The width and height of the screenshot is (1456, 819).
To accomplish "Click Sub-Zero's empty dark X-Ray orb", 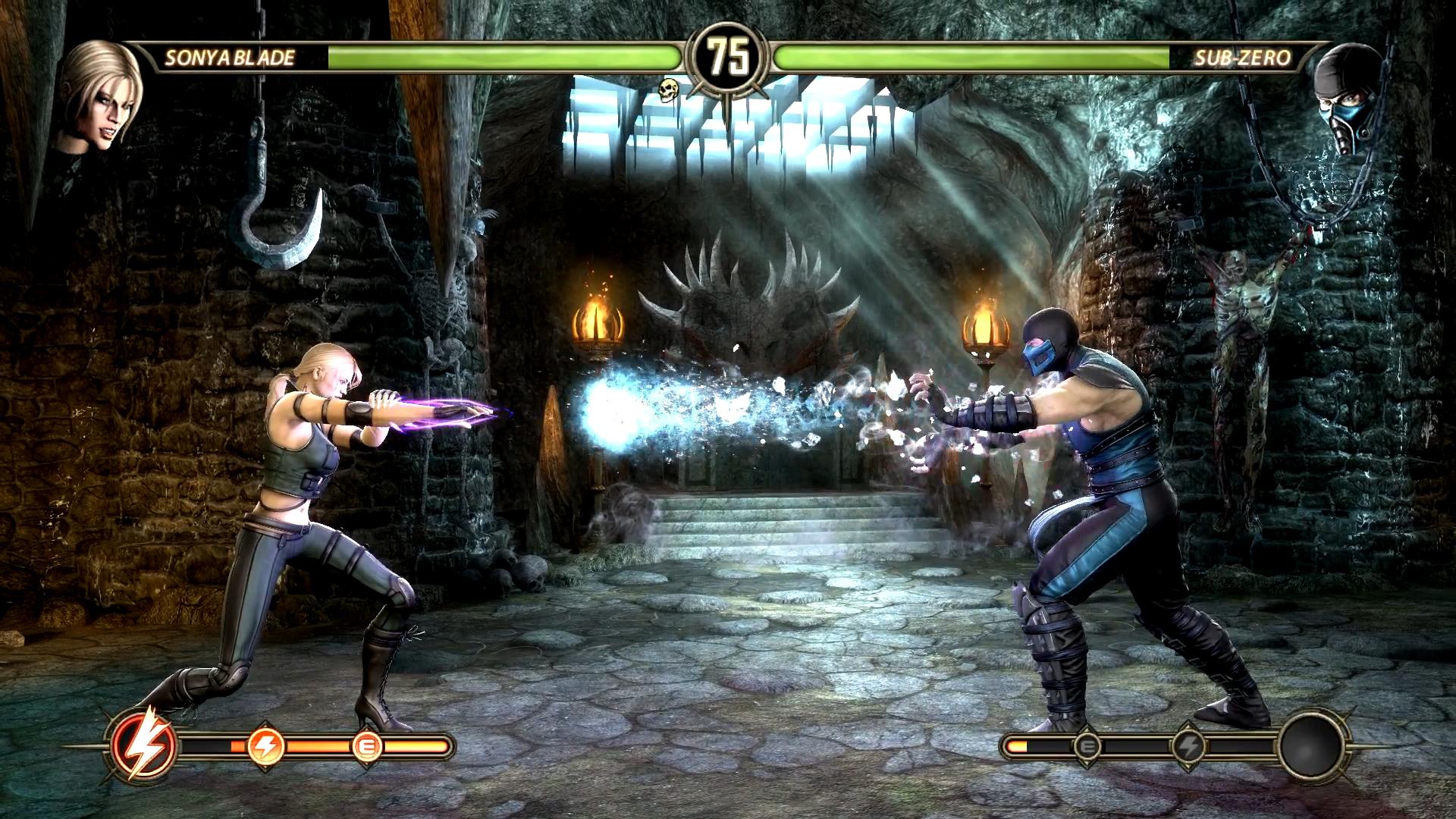I will click(x=1313, y=746).
